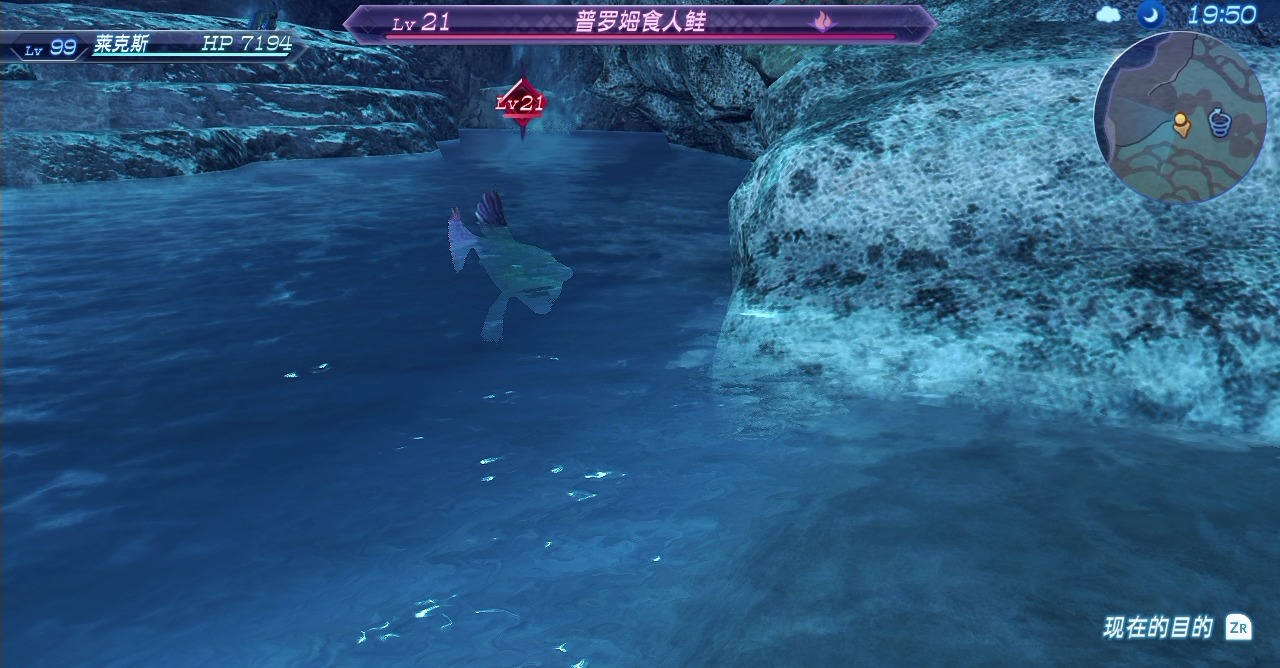Click the fire element icon on nameplate

(822, 21)
